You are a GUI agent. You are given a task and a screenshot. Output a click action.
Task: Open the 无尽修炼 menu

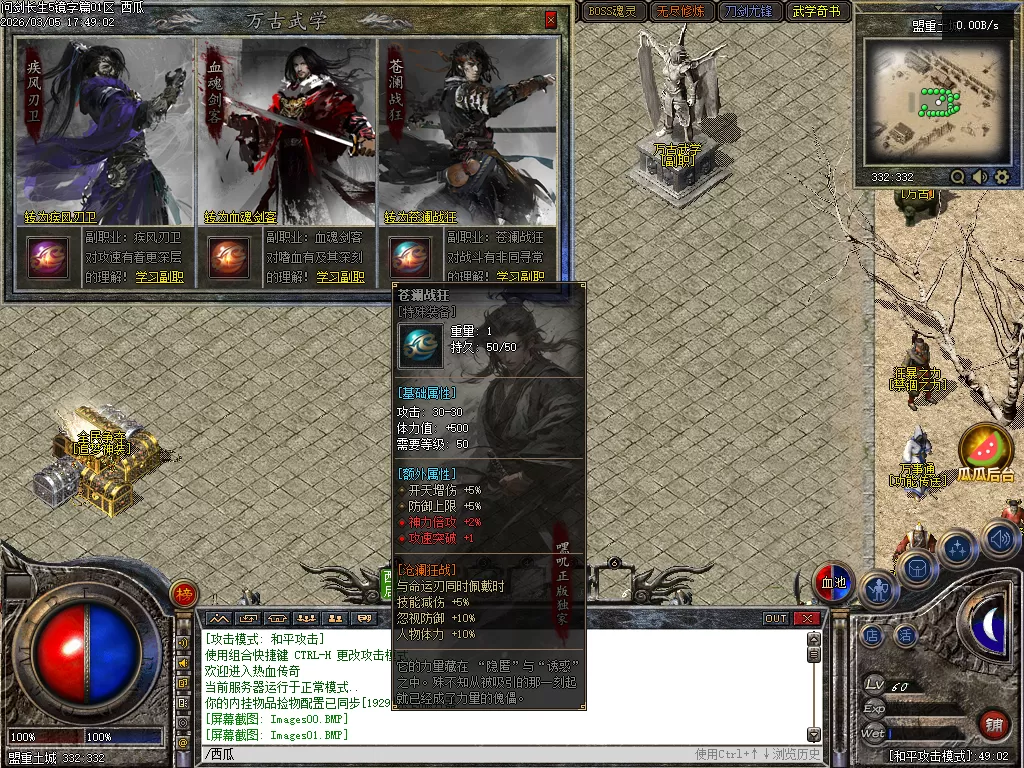coord(680,12)
